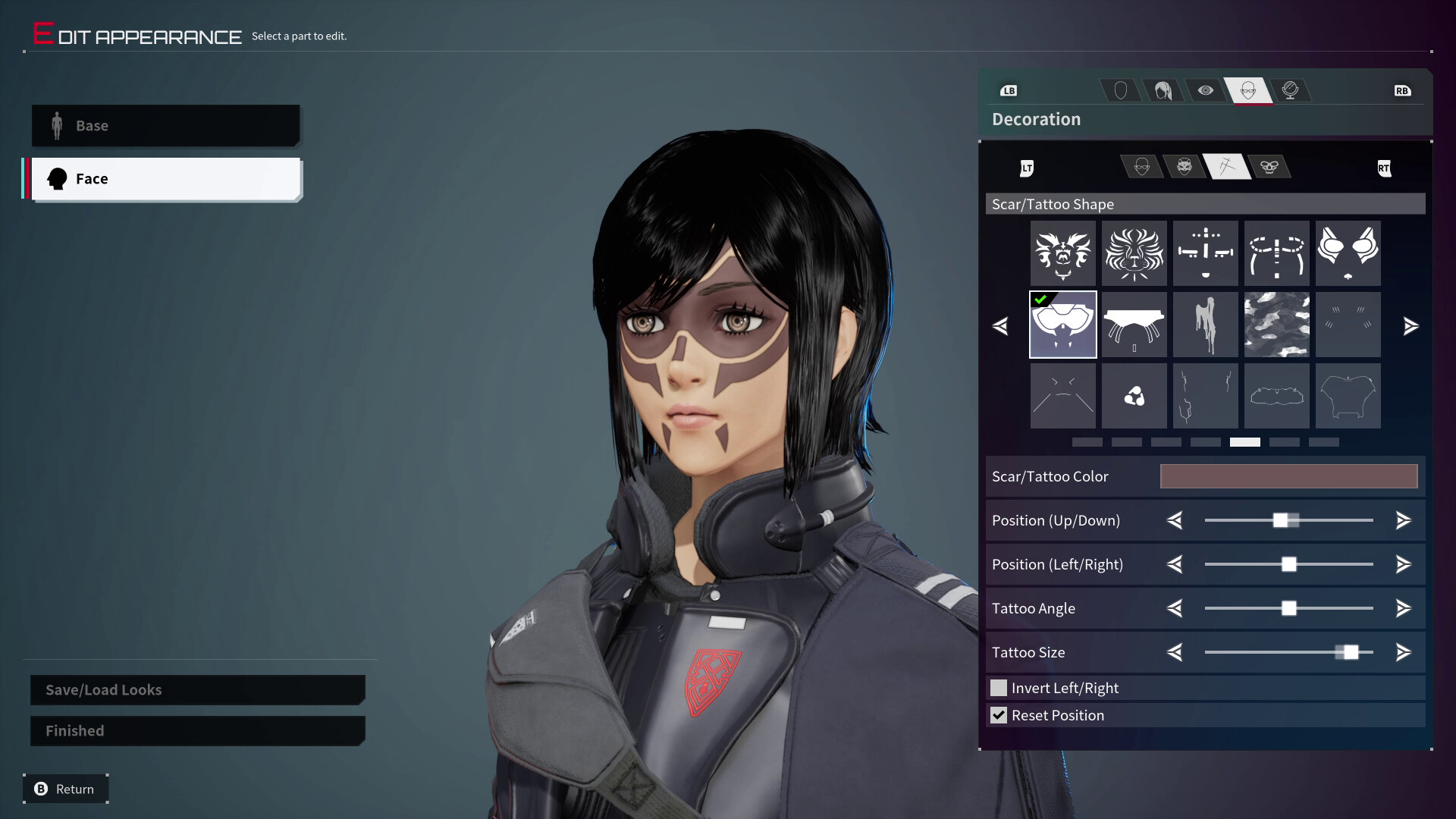This screenshot has height=819, width=1456.
Task: Switch to the eye category tab
Action: (x=1205, y=91)
